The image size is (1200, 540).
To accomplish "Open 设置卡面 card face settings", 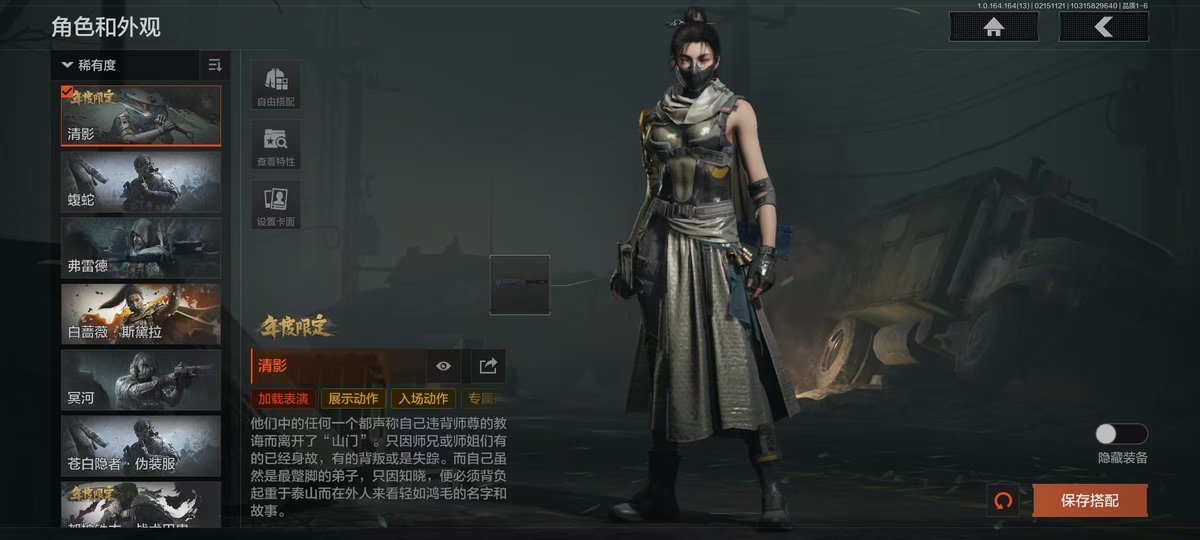I will point(275,204).
